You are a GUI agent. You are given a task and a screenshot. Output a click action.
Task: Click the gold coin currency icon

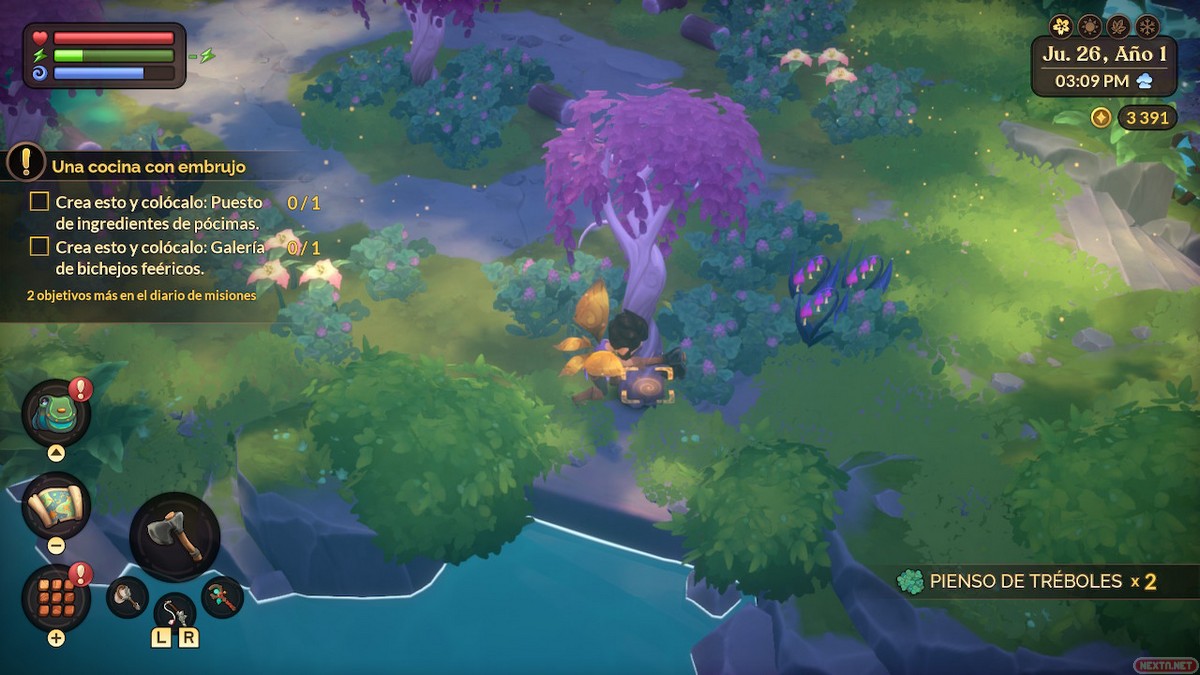(1100, 118)
